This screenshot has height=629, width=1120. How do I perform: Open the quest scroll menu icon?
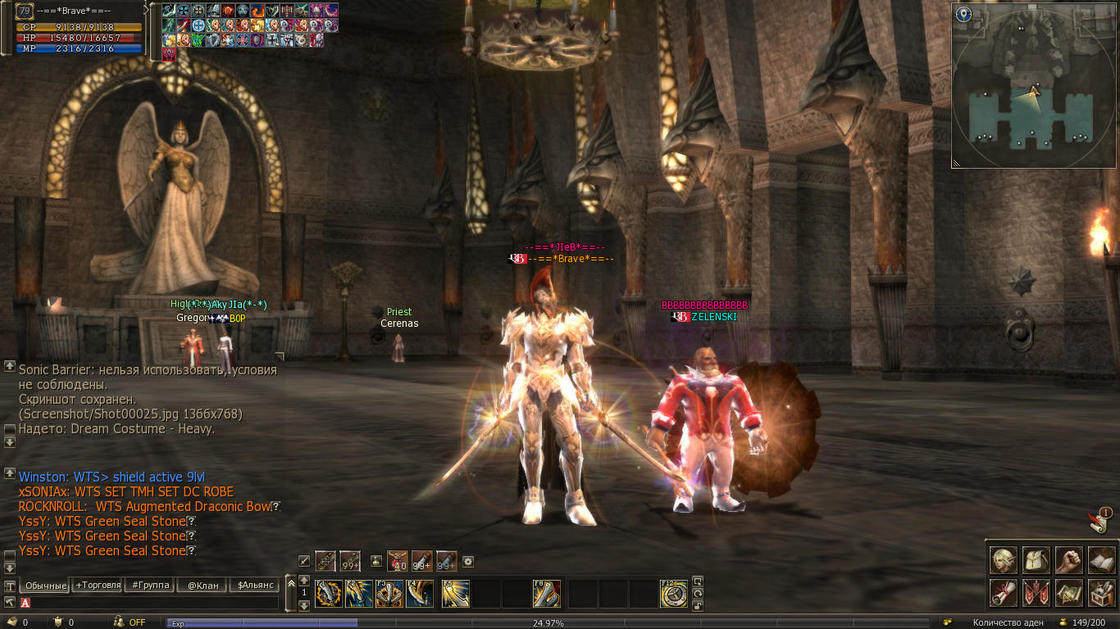point(1003,593)
